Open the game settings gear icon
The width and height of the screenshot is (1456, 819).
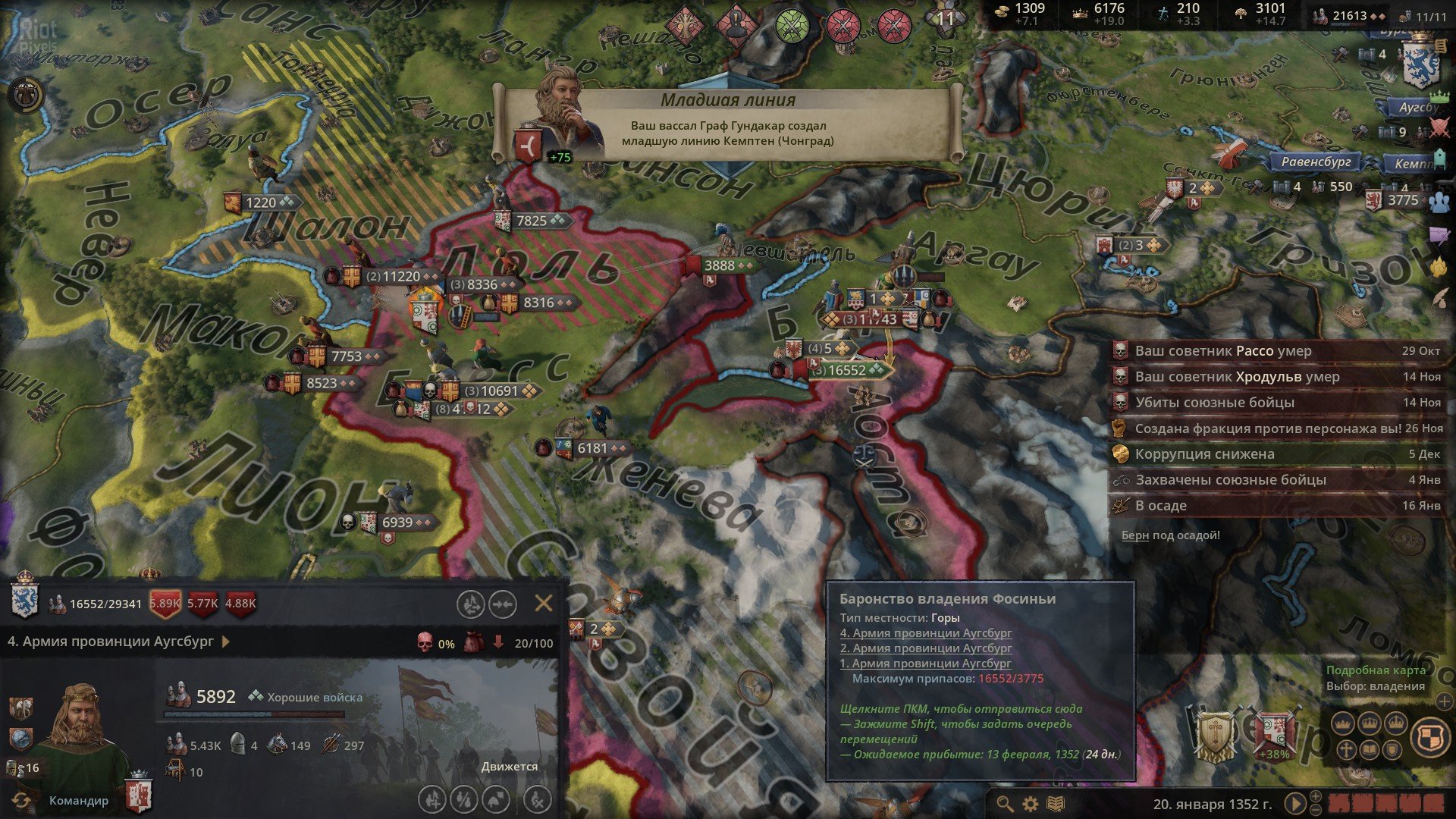tap(1029, 805)
